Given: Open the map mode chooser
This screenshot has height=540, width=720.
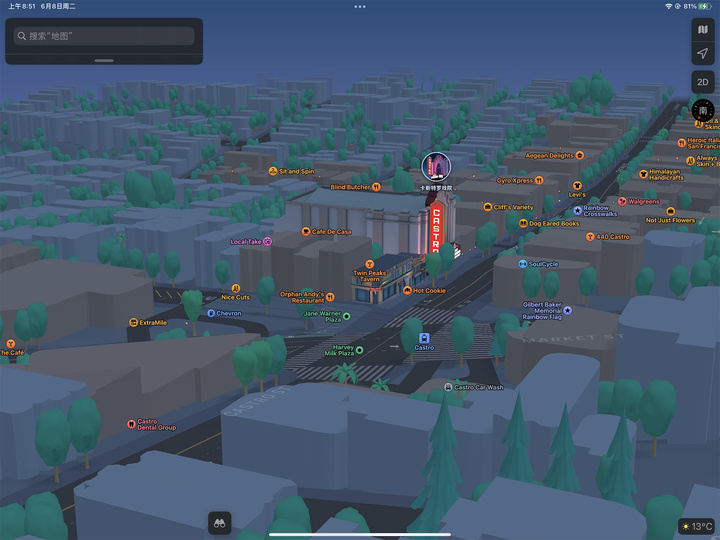Looking at the screenshot, I should (x=703, y=29).
